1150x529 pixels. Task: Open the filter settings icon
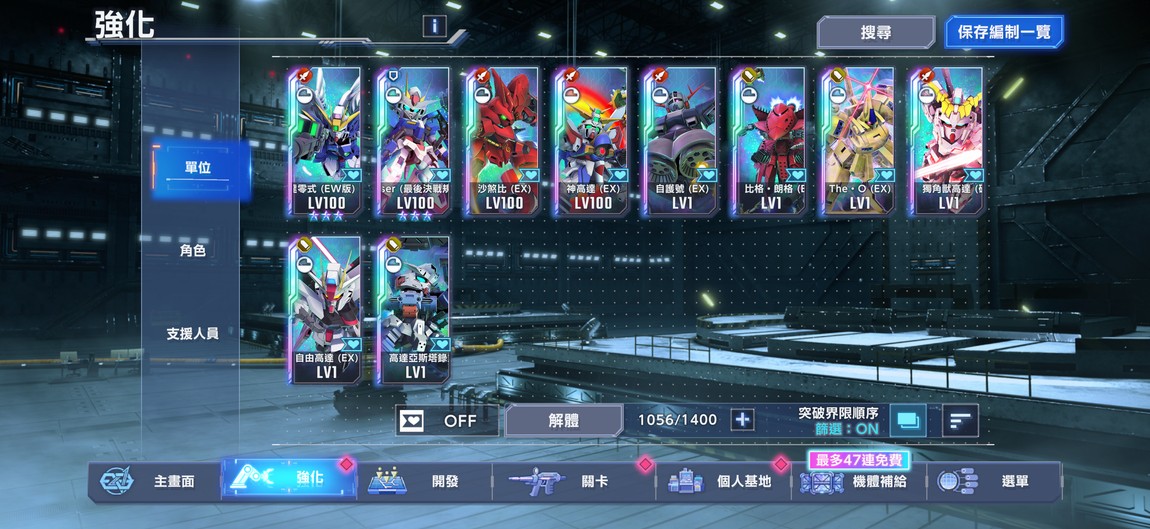coord(908,420)
